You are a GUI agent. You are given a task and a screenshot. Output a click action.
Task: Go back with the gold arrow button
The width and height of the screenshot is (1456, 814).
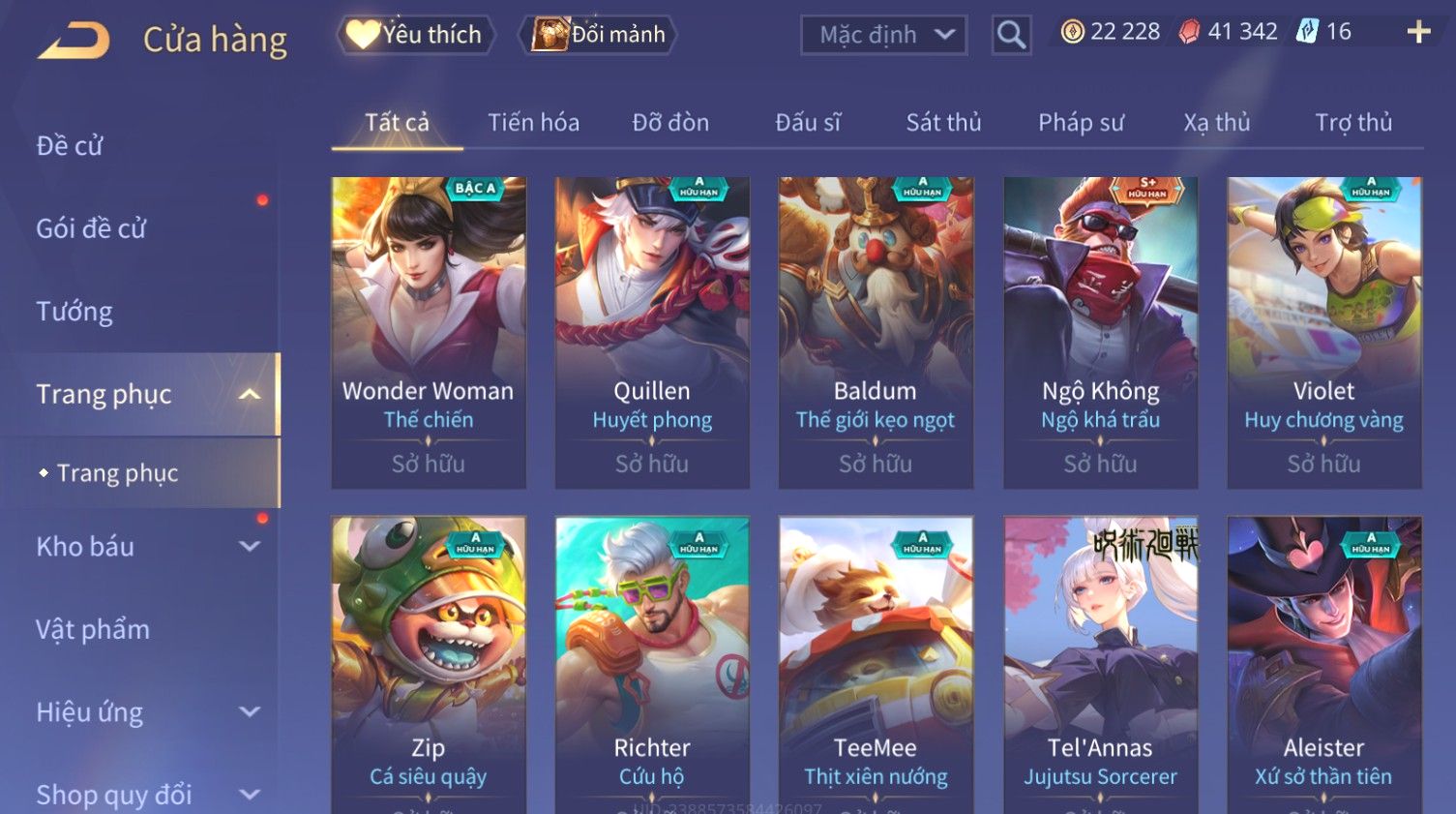pos(74,41)
